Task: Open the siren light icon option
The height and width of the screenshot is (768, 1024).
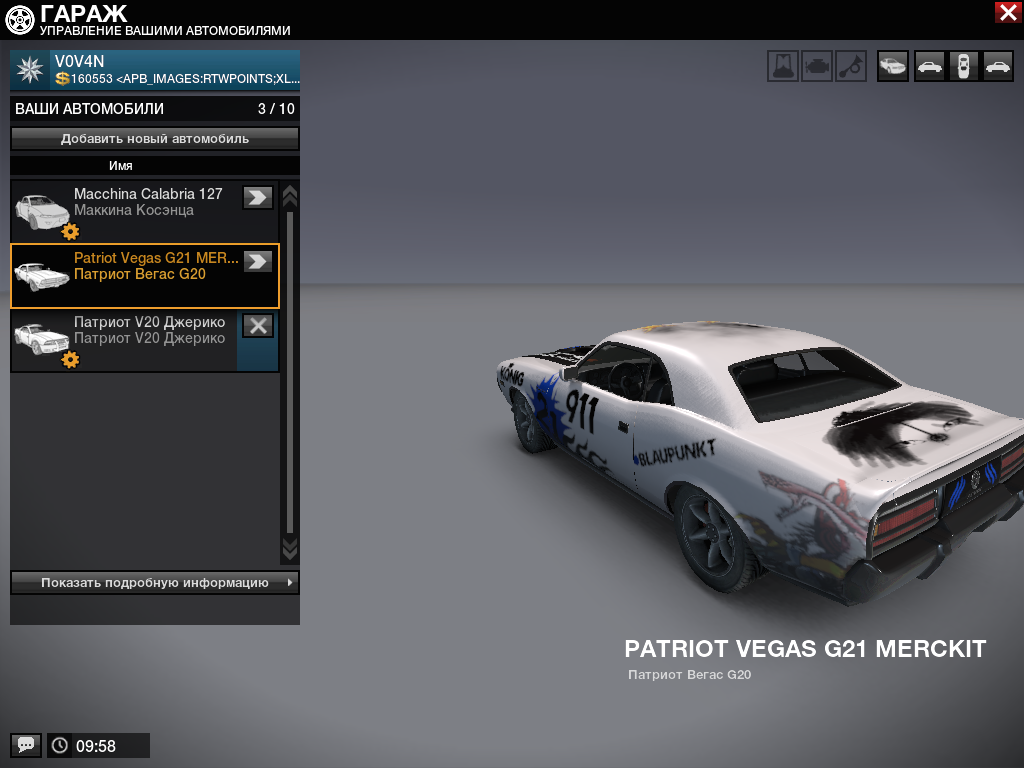Action: point(783,66)
